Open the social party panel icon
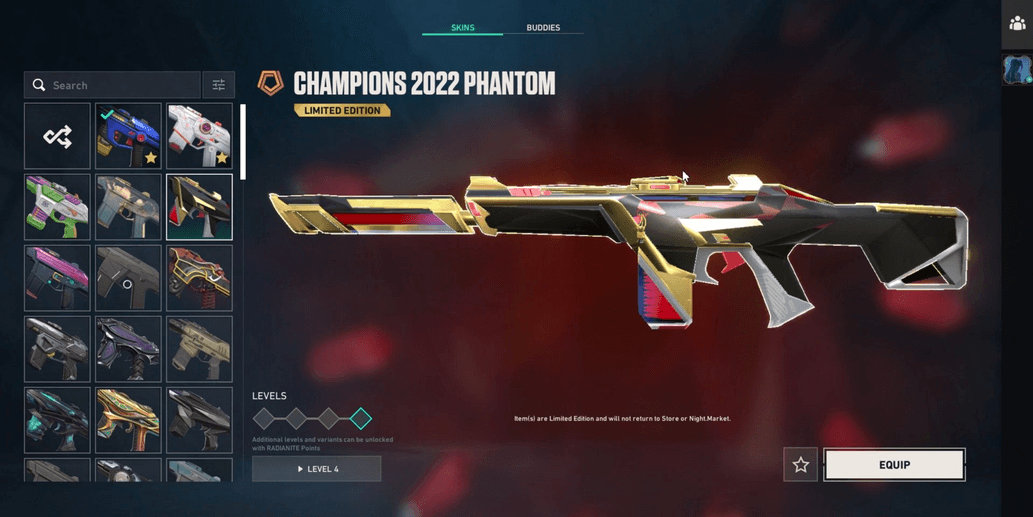The width and height of the screenshot is (1033, 517). pyautogui.click(x=1017, y=24)
